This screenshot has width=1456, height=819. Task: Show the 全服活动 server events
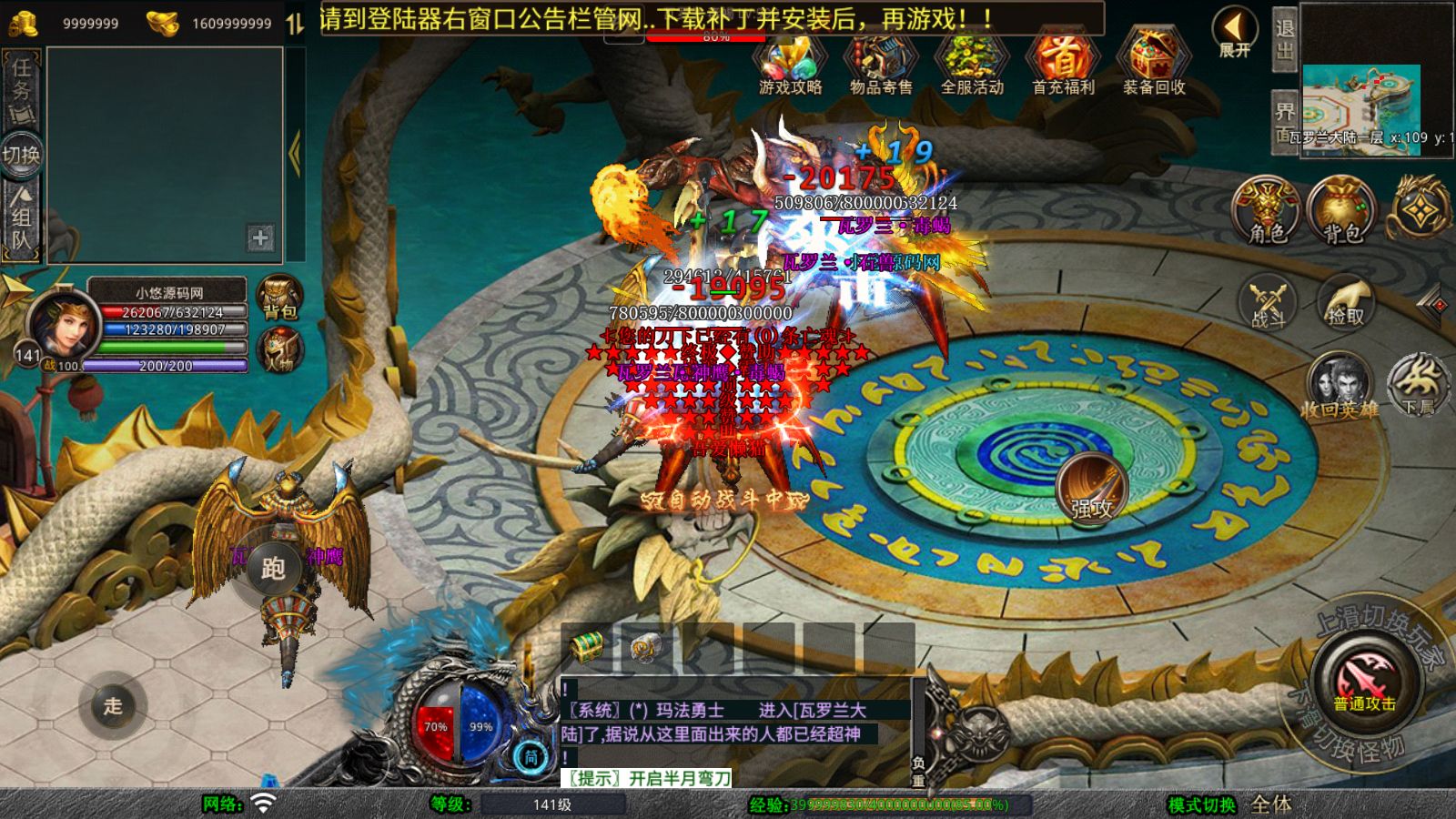point(971,63)
